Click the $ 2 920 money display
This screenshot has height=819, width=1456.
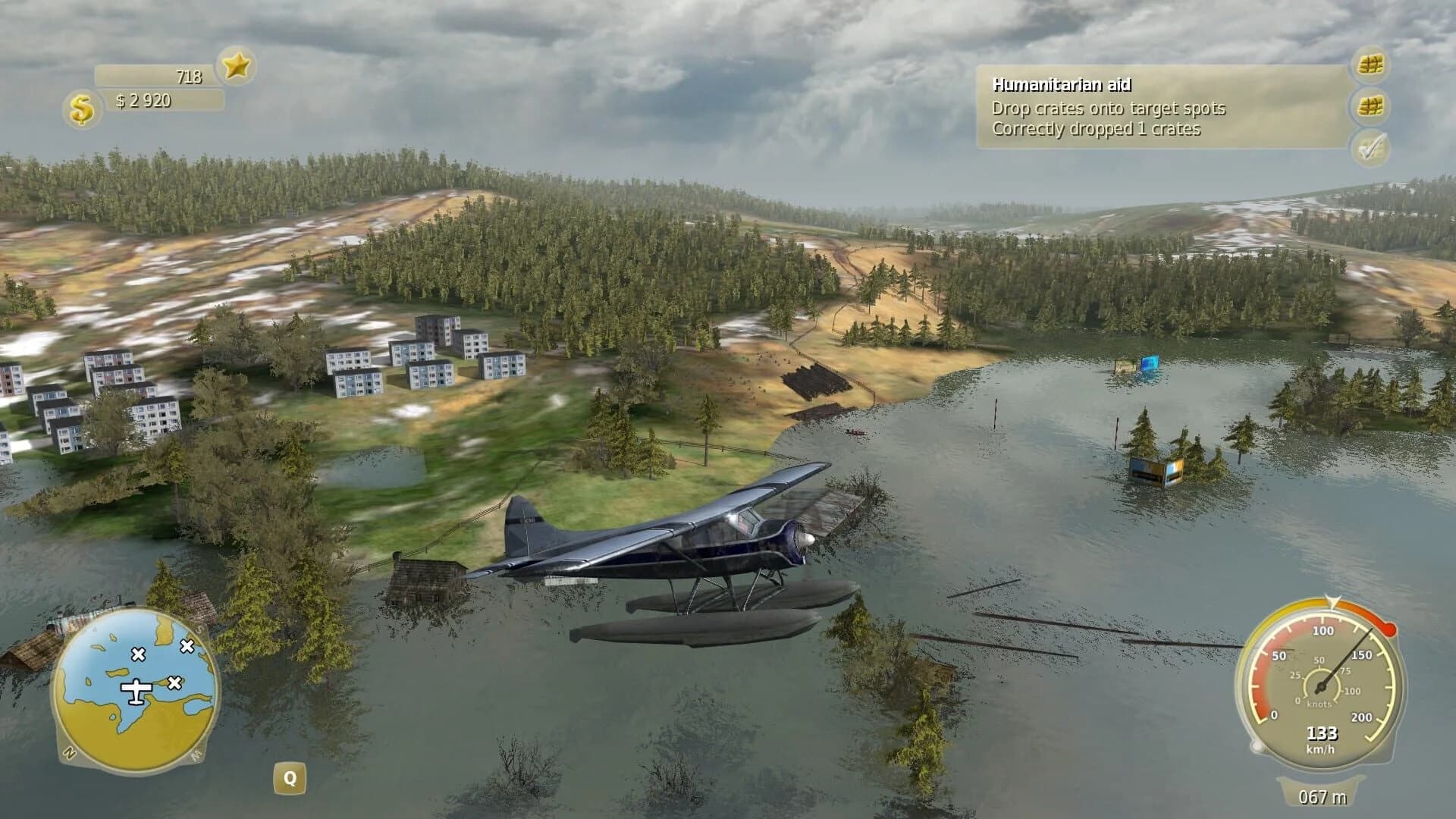tap(144, 99)
